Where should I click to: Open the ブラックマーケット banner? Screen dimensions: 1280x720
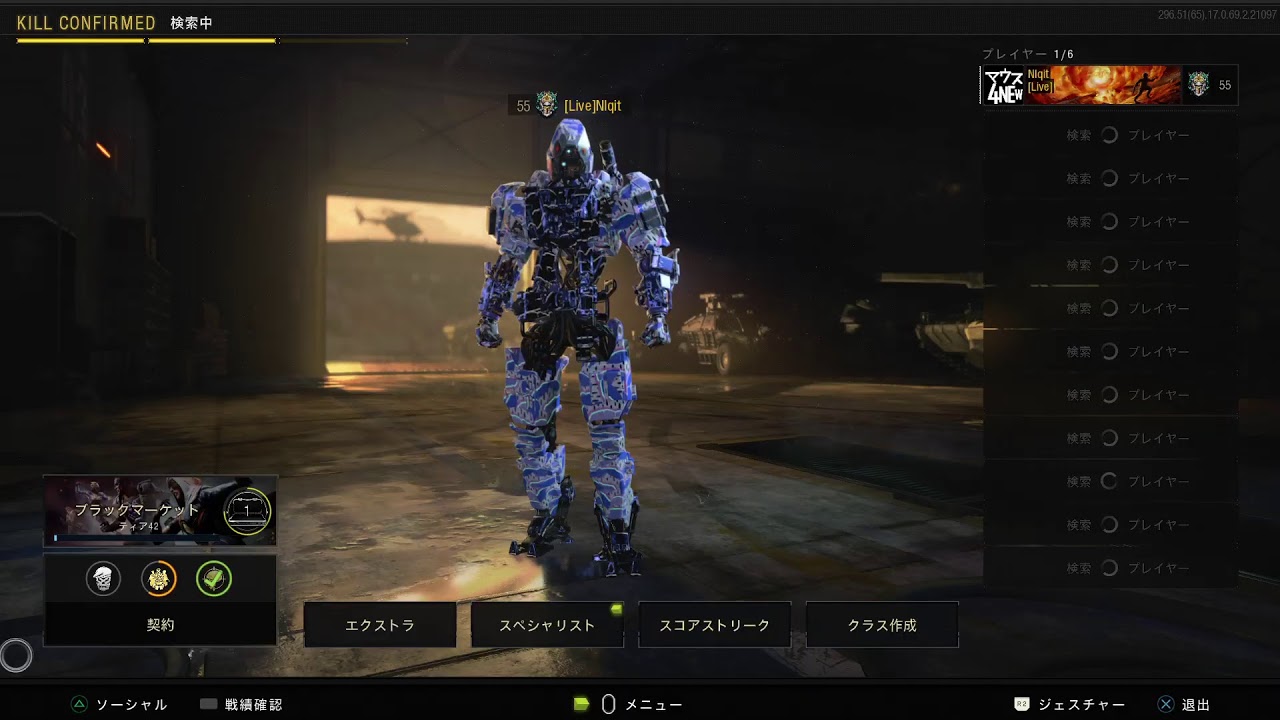tap(160, 511)
